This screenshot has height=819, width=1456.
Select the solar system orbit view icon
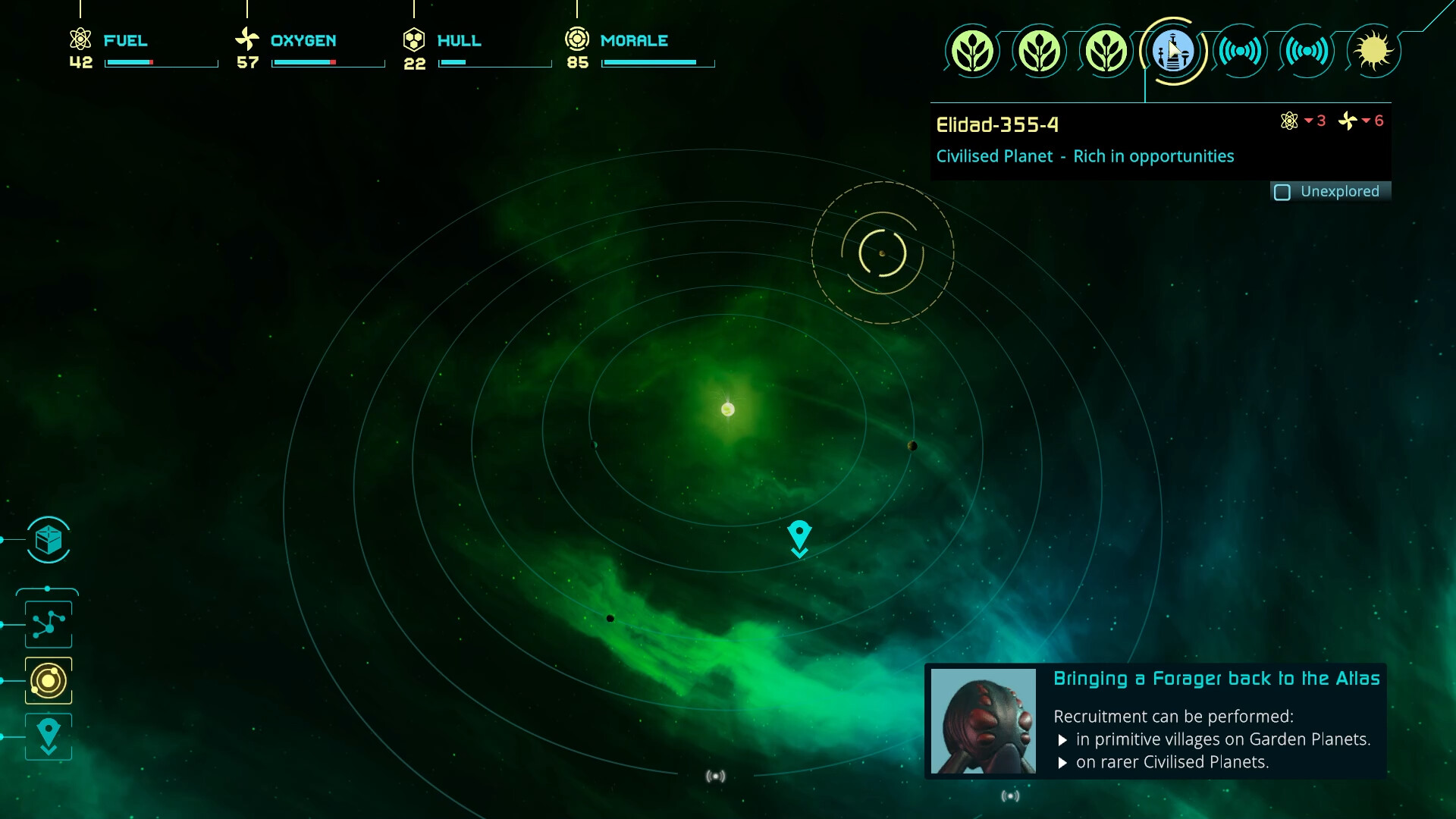pos(48,680)
